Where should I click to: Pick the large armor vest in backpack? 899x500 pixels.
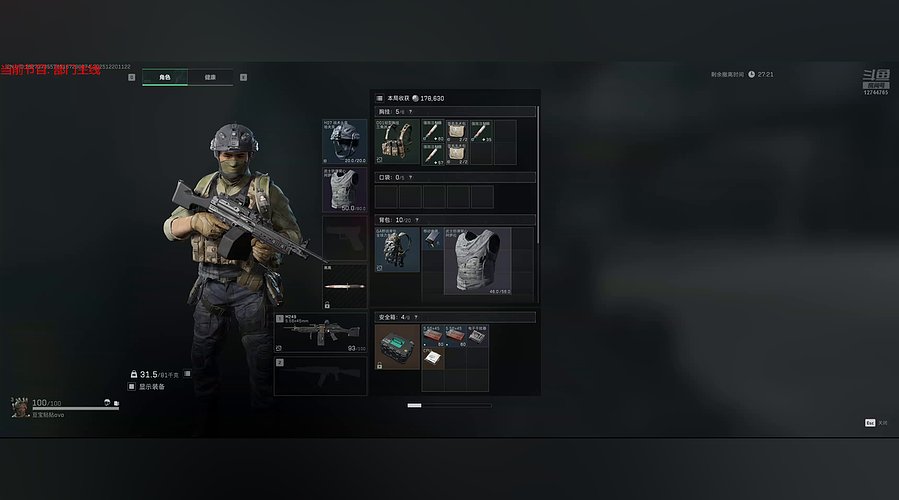pos(477,260)
